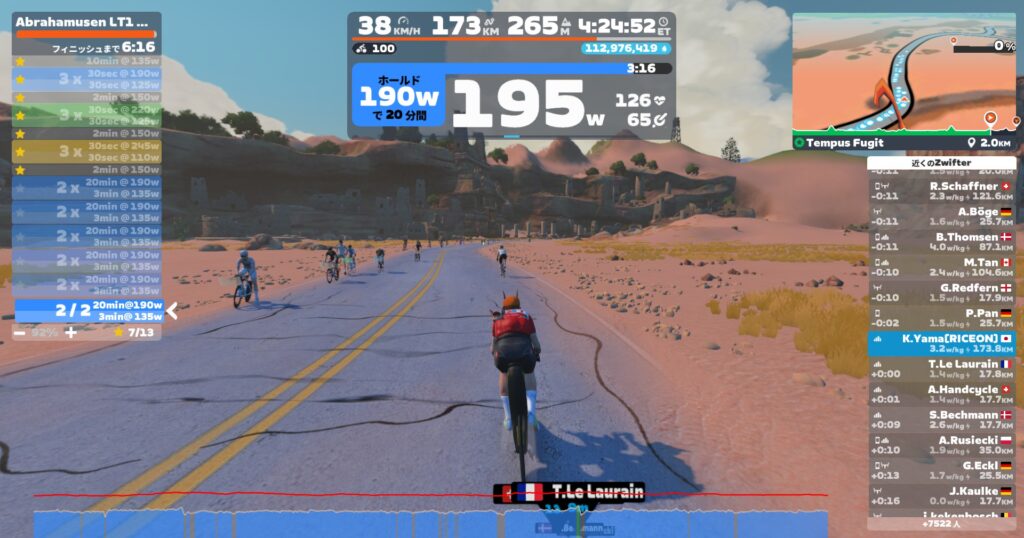This screenshot has height=538, width=1024.
Task: Choose M.Tan from the nearby Zwifters list
Action: coord(941,267)
